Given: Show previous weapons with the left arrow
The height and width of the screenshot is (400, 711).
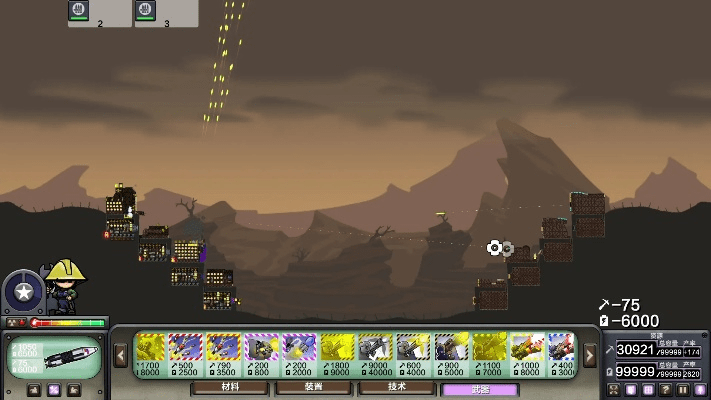Looking at the screenshot, I should coord(121,355).
